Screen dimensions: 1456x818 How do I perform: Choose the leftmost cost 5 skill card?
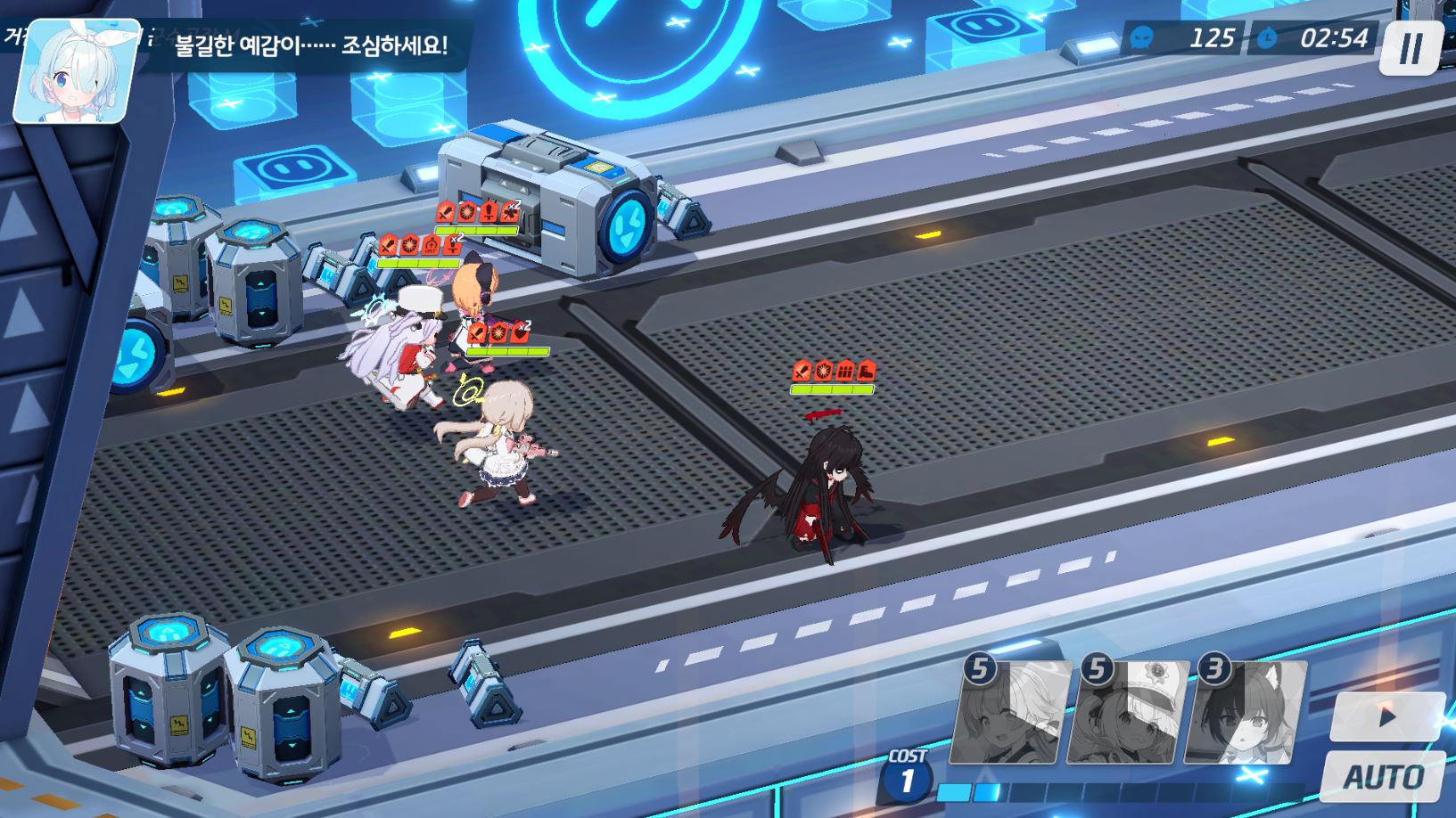pos(1012,712)
